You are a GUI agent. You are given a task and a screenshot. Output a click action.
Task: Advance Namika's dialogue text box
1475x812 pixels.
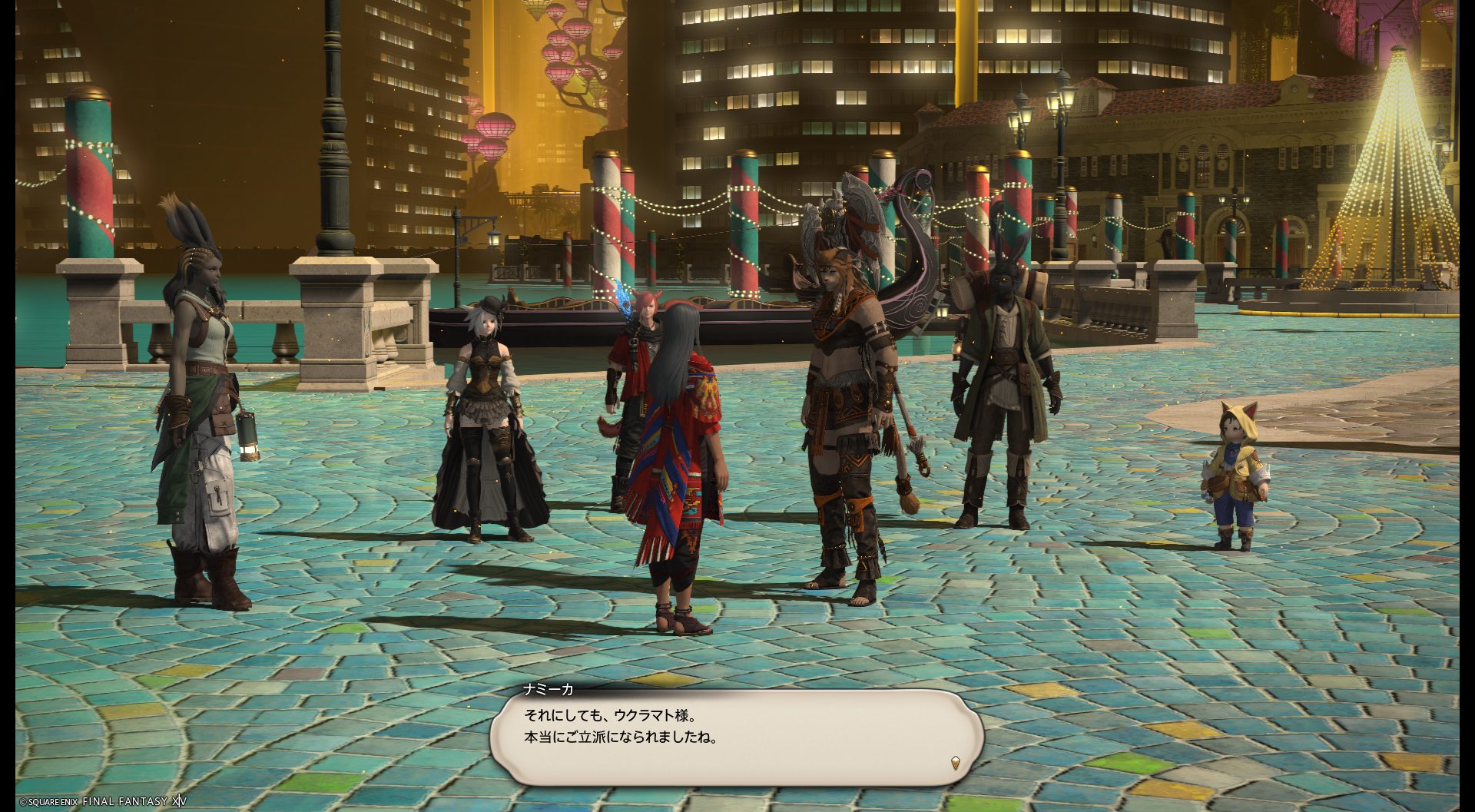coord(736,737)
